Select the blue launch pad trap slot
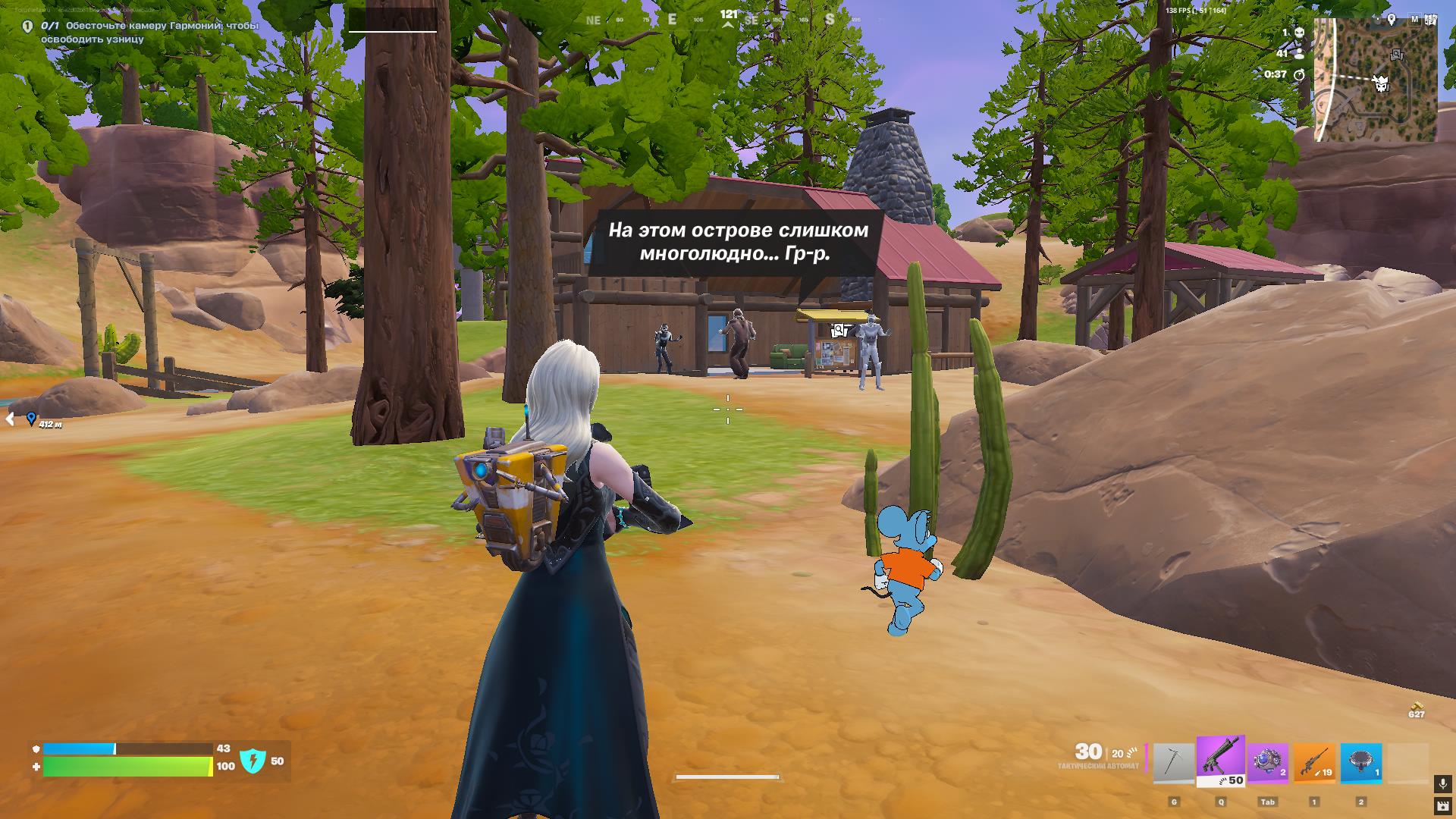Screen dimensions: 1456x819 coord(1361,762)
